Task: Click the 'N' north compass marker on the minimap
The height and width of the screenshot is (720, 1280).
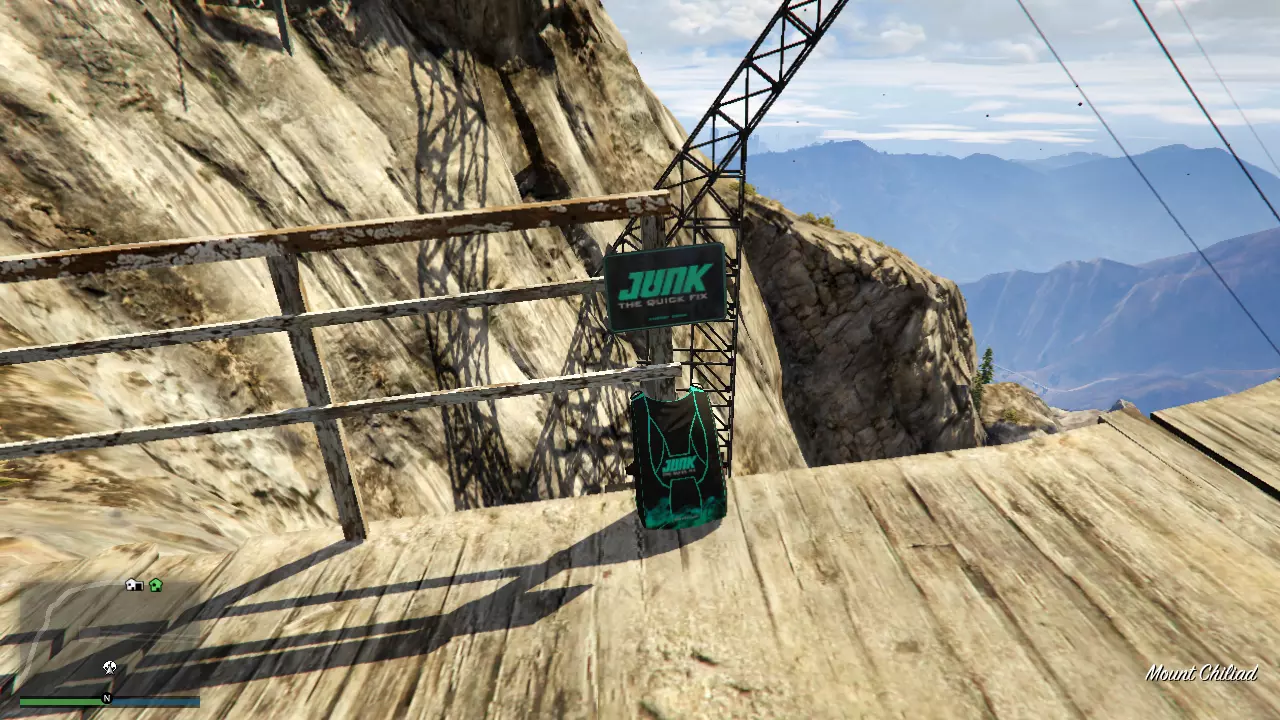Action: [107, 698]
